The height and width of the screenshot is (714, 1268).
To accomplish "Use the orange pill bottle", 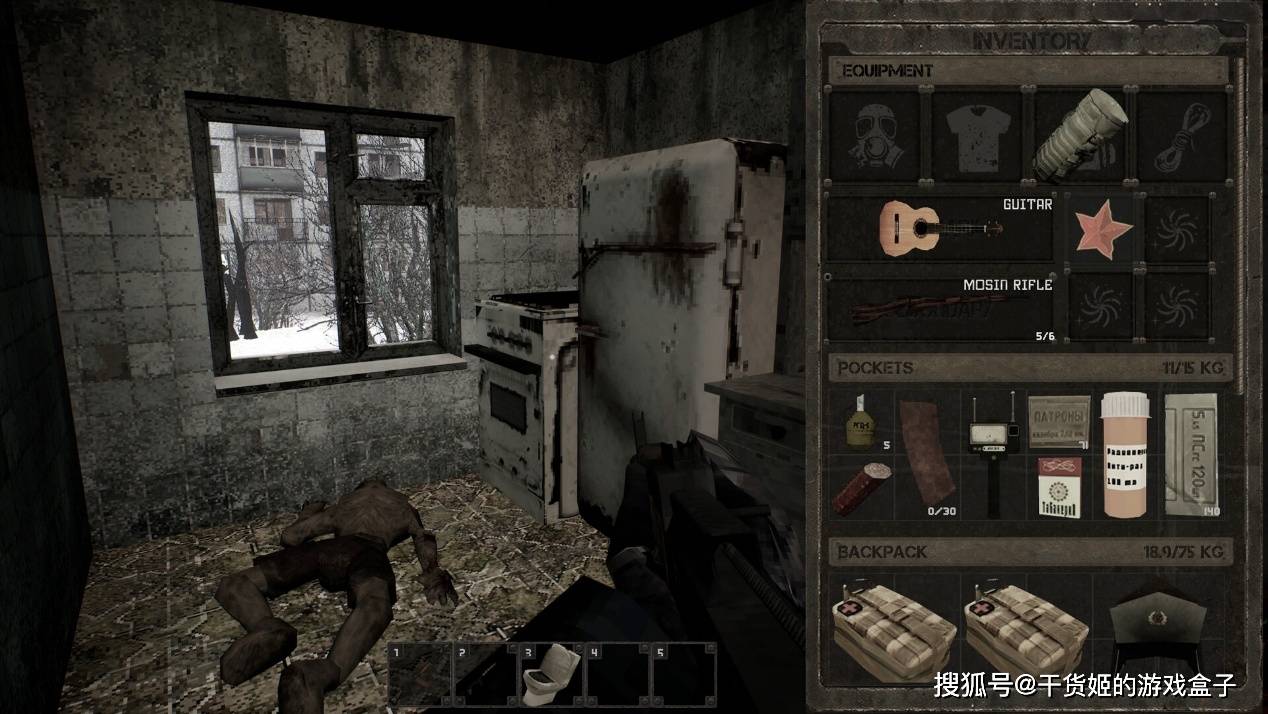I will [1124, 455].
